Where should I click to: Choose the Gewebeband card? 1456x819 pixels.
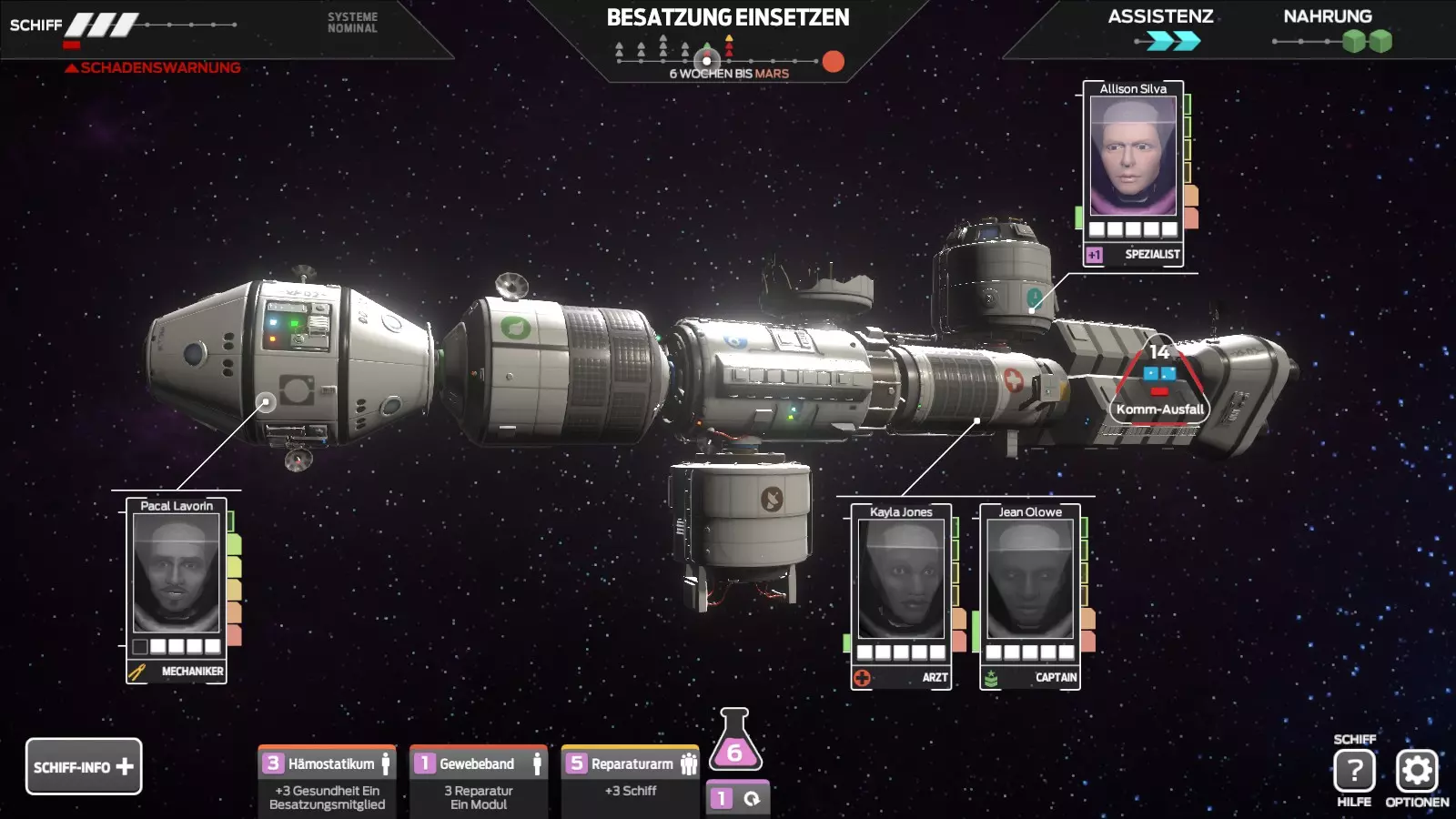tap(479, 781)
